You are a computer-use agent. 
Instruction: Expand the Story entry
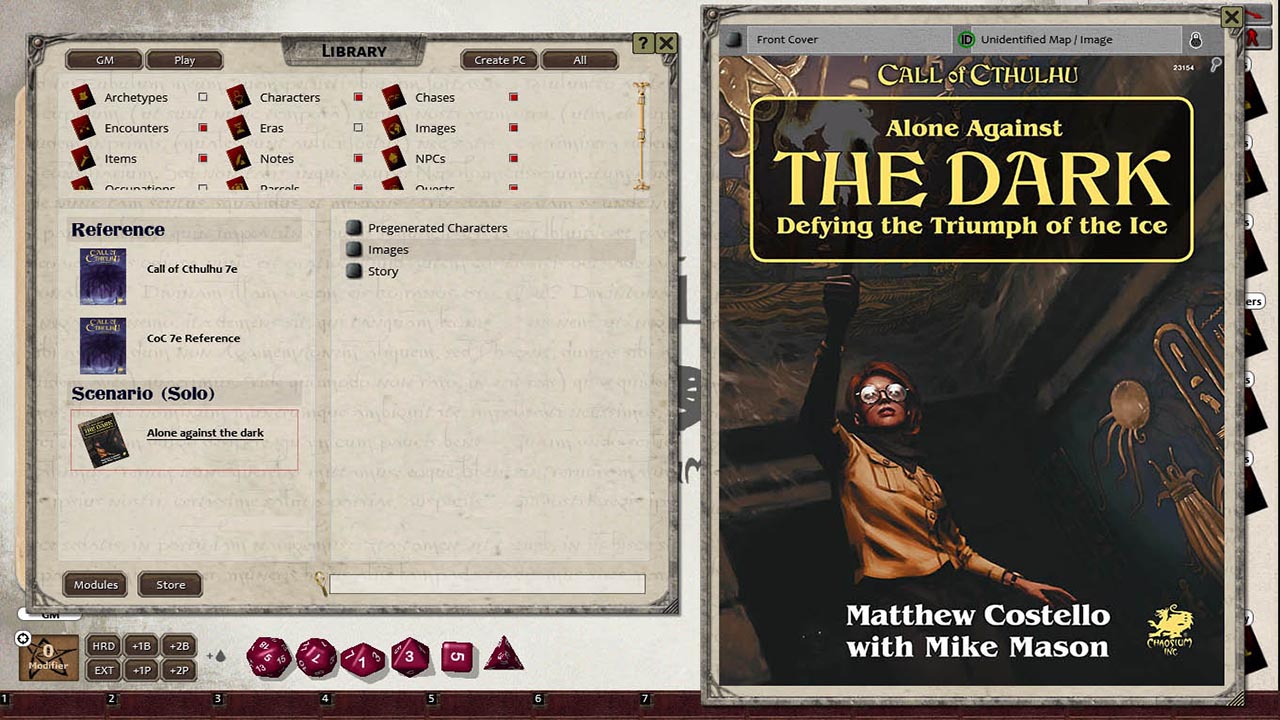tap(354, 270)
